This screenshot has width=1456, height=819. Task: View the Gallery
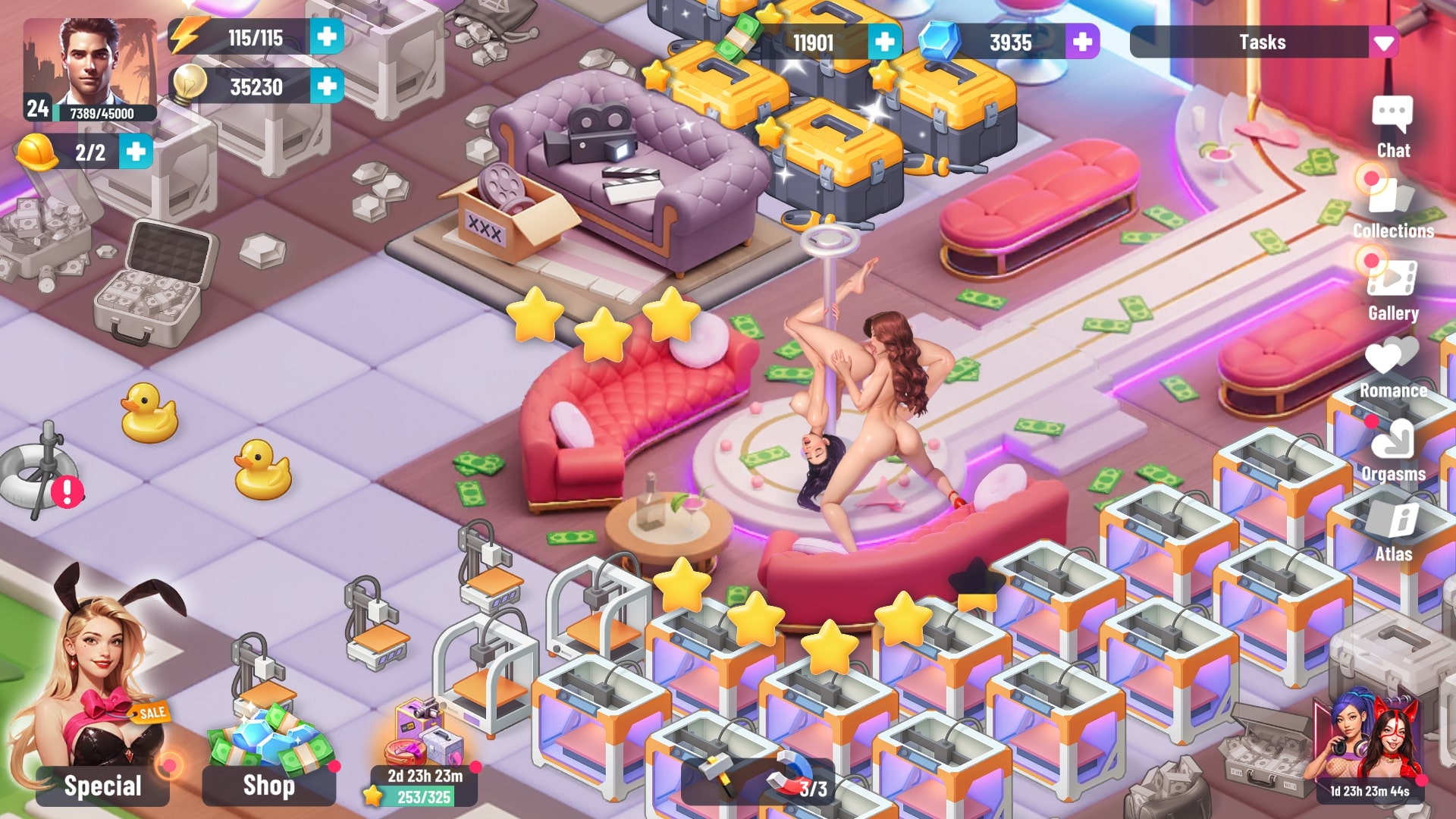(x=1392, y=290)
